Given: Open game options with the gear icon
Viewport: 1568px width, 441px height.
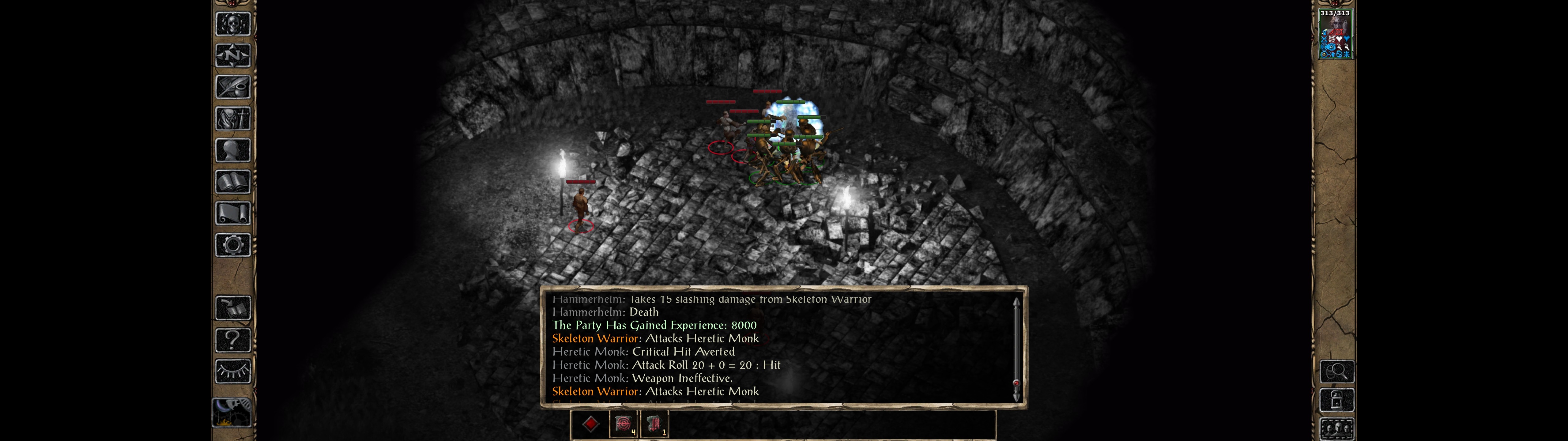Looking at the screenshot, I should coord(232,246).
